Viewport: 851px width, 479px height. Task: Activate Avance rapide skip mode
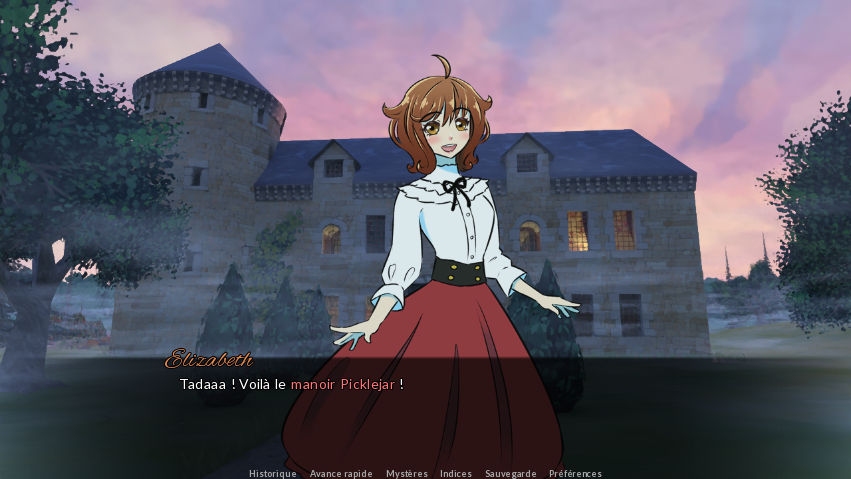tap(341, 473)
